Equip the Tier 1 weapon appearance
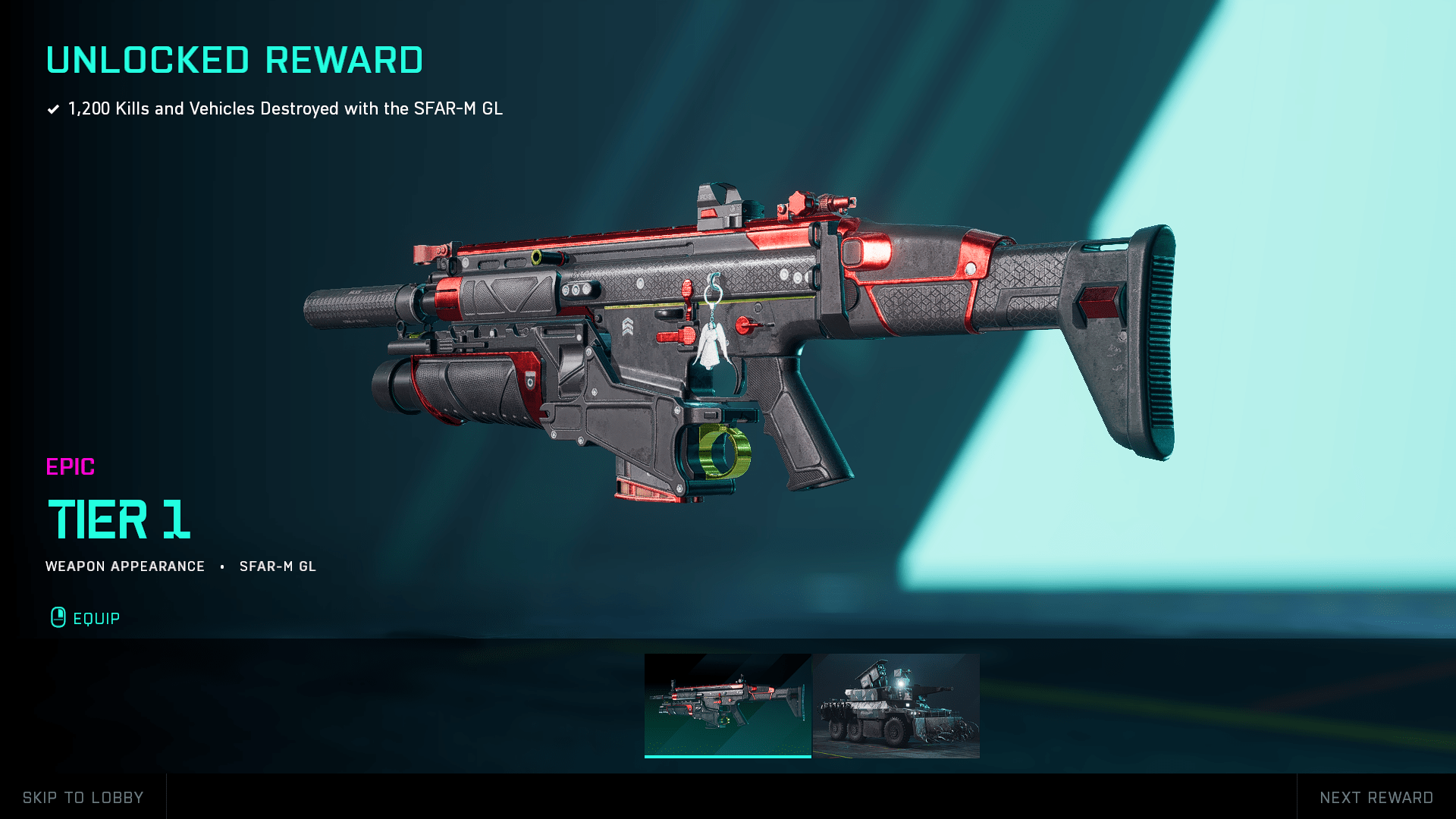The image size is (1456, 819). coord(86,618)
